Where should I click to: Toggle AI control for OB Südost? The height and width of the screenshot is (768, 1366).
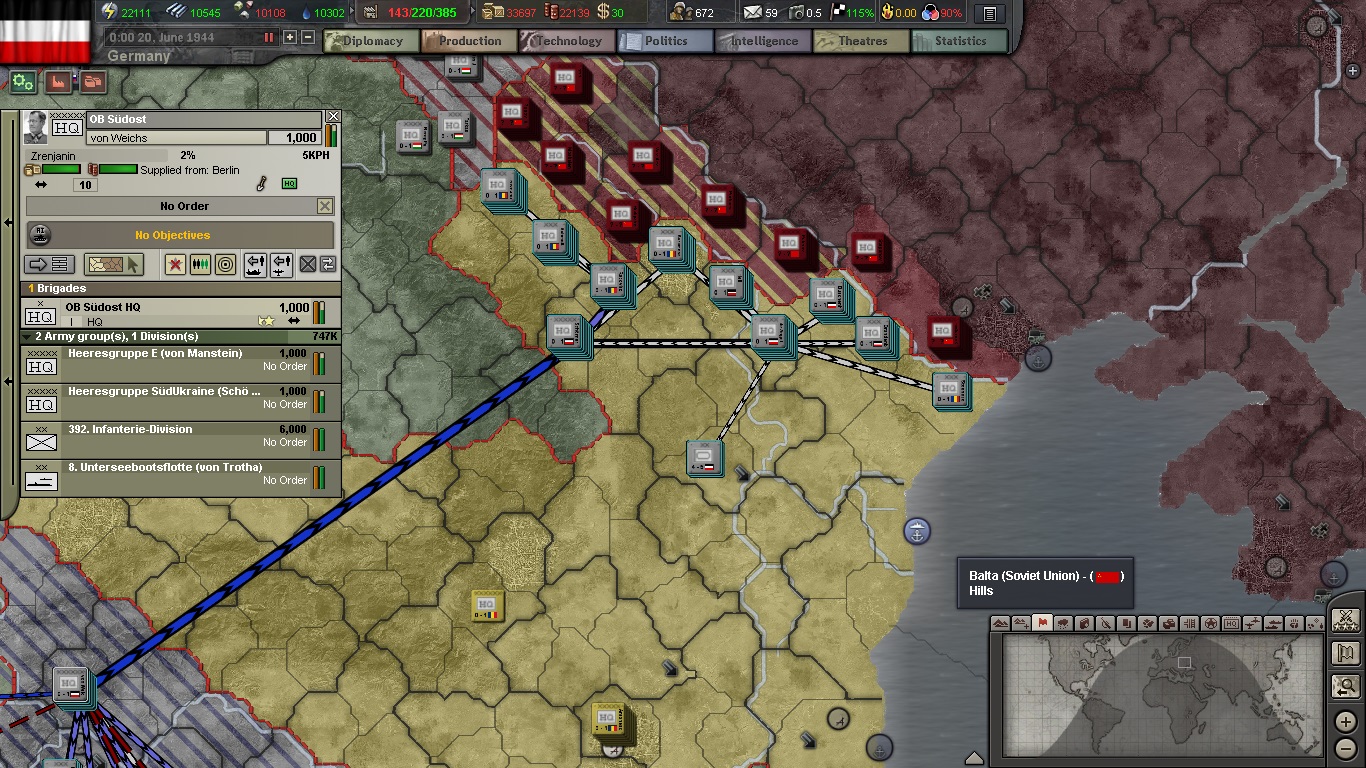(40, 235)
